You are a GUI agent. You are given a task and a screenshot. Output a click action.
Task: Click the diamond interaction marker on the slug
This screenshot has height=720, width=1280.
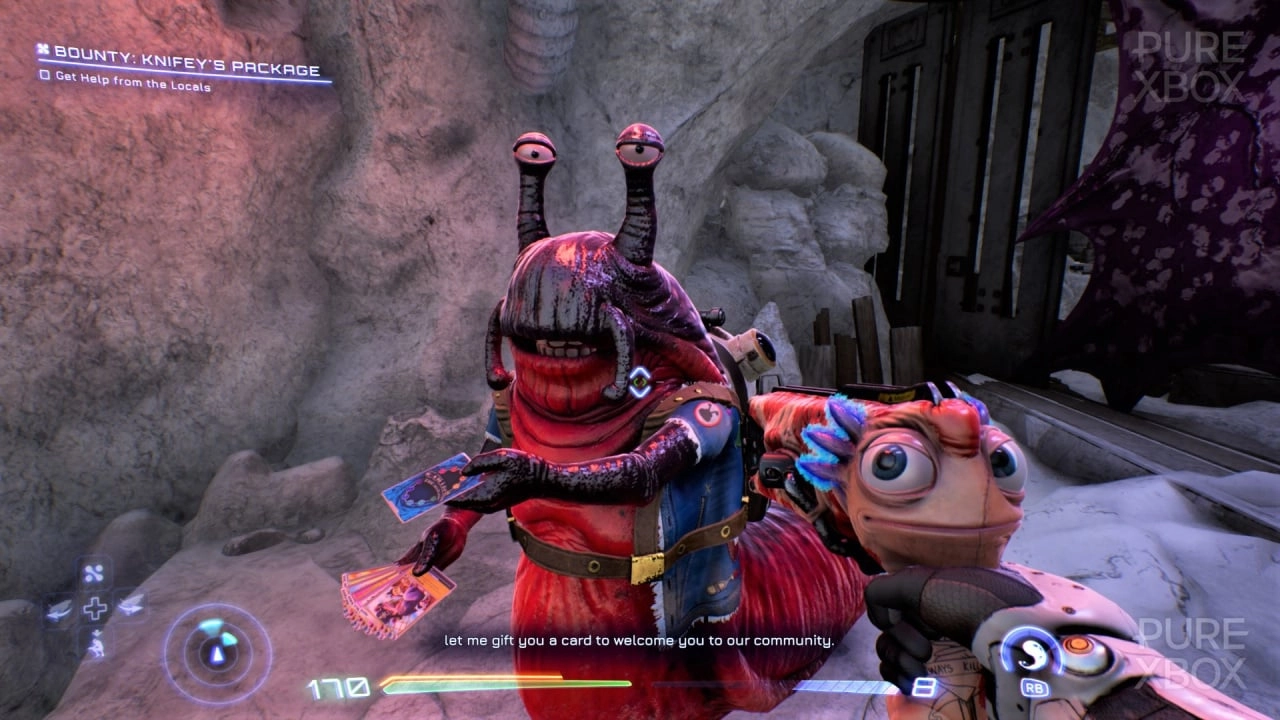tap(639, 381)
